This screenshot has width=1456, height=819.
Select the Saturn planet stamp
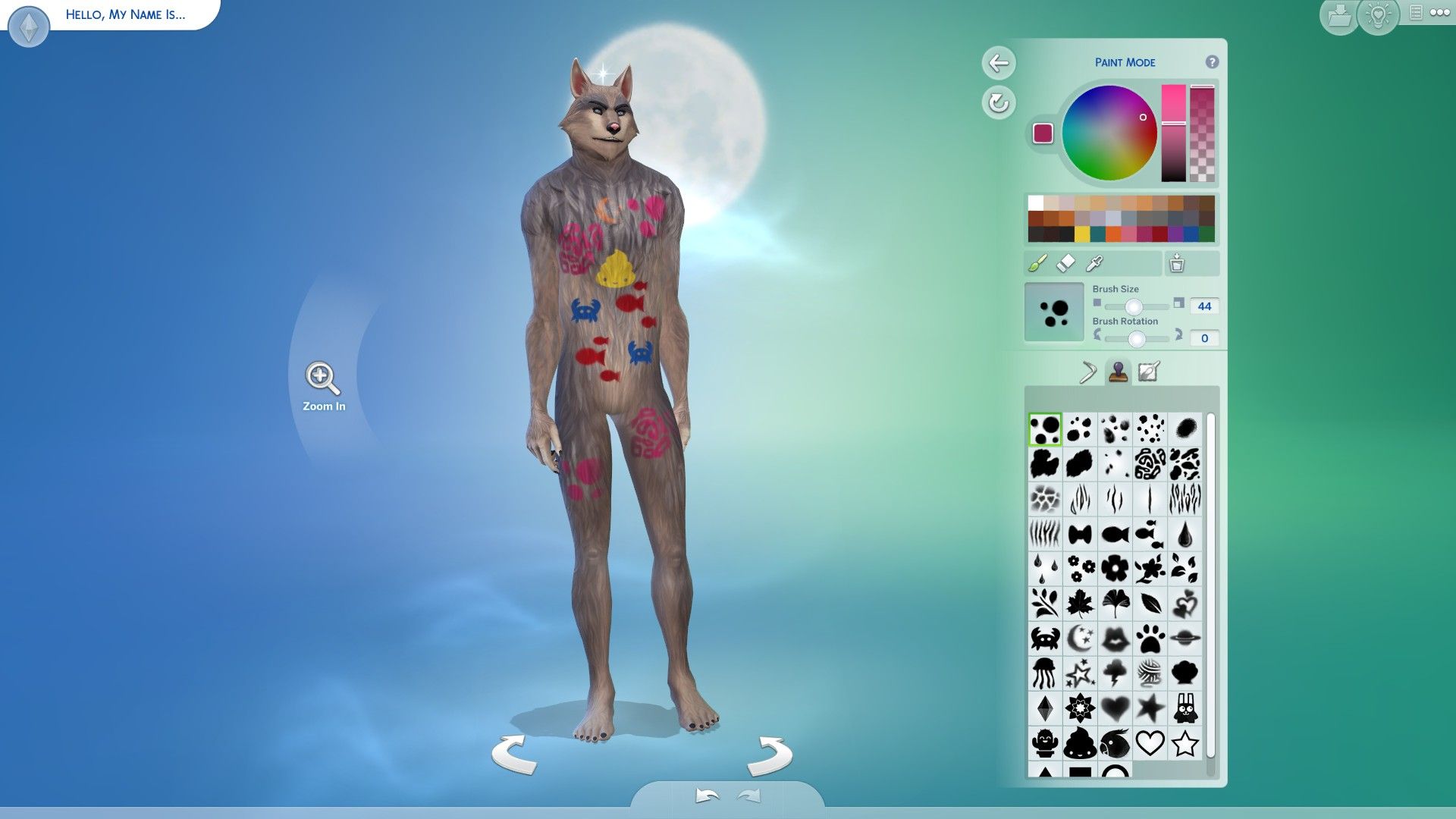pyautogui.click(x=1185, y=637)
